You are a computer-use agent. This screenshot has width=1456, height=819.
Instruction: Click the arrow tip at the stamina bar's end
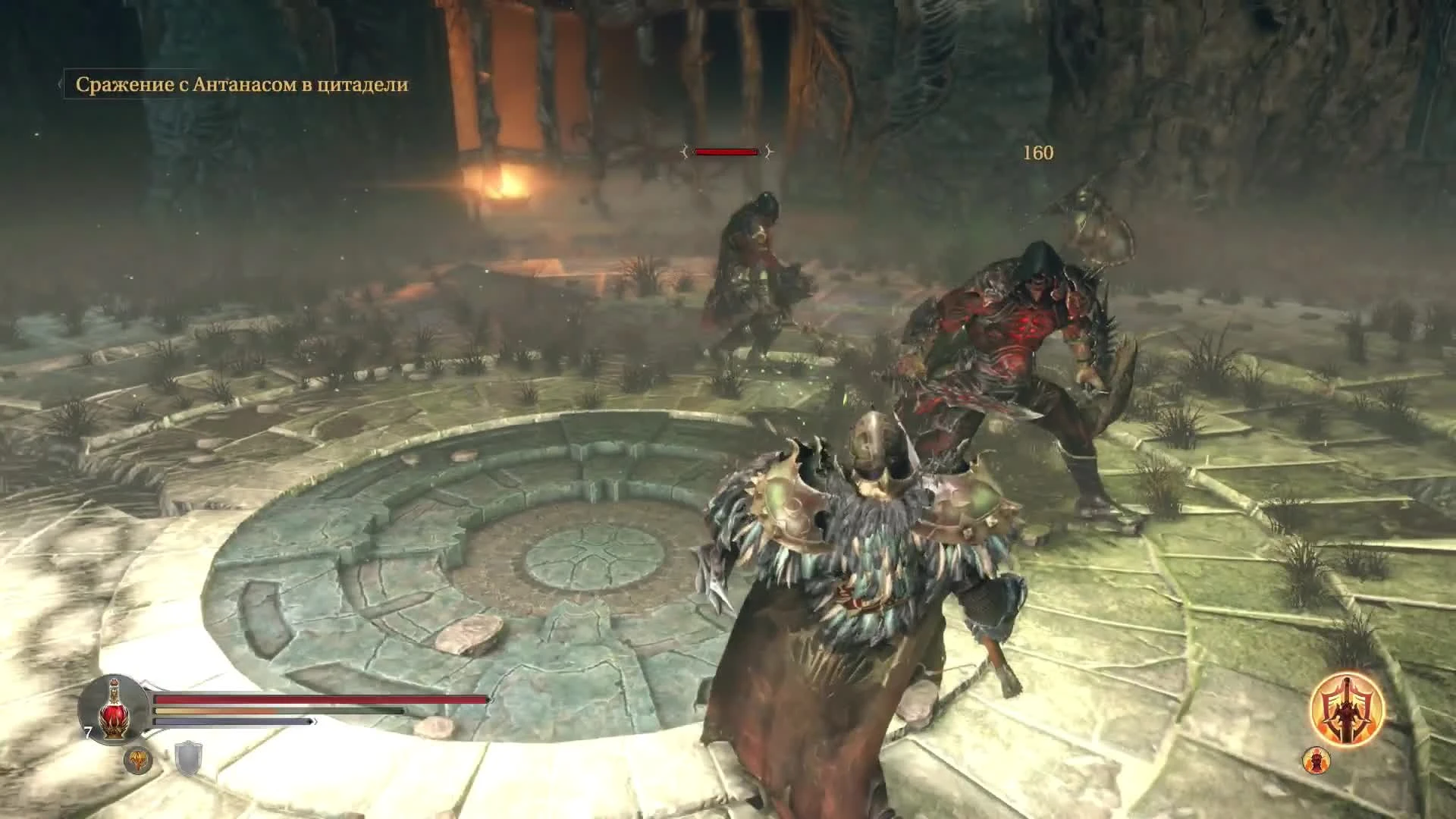pos(314,721)
